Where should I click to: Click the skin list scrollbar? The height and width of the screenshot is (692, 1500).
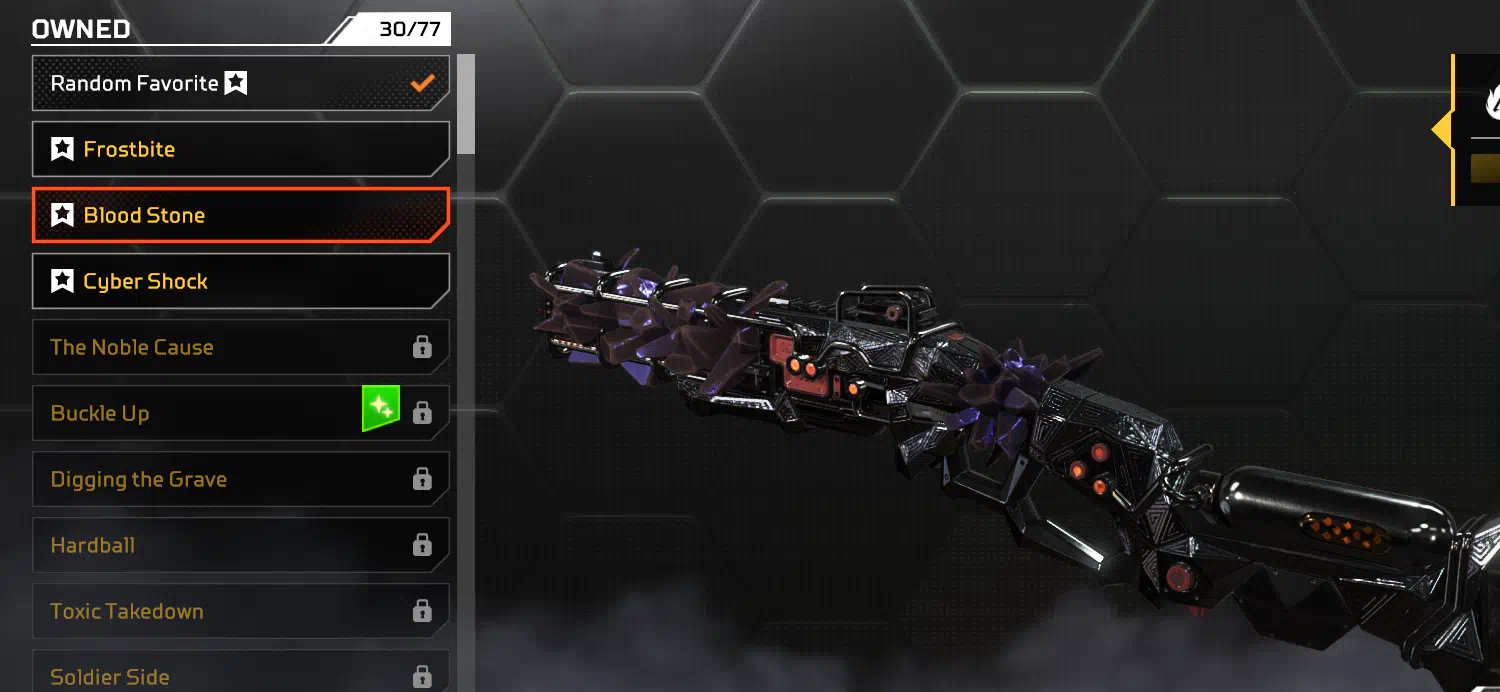click(x=466, y=105)
